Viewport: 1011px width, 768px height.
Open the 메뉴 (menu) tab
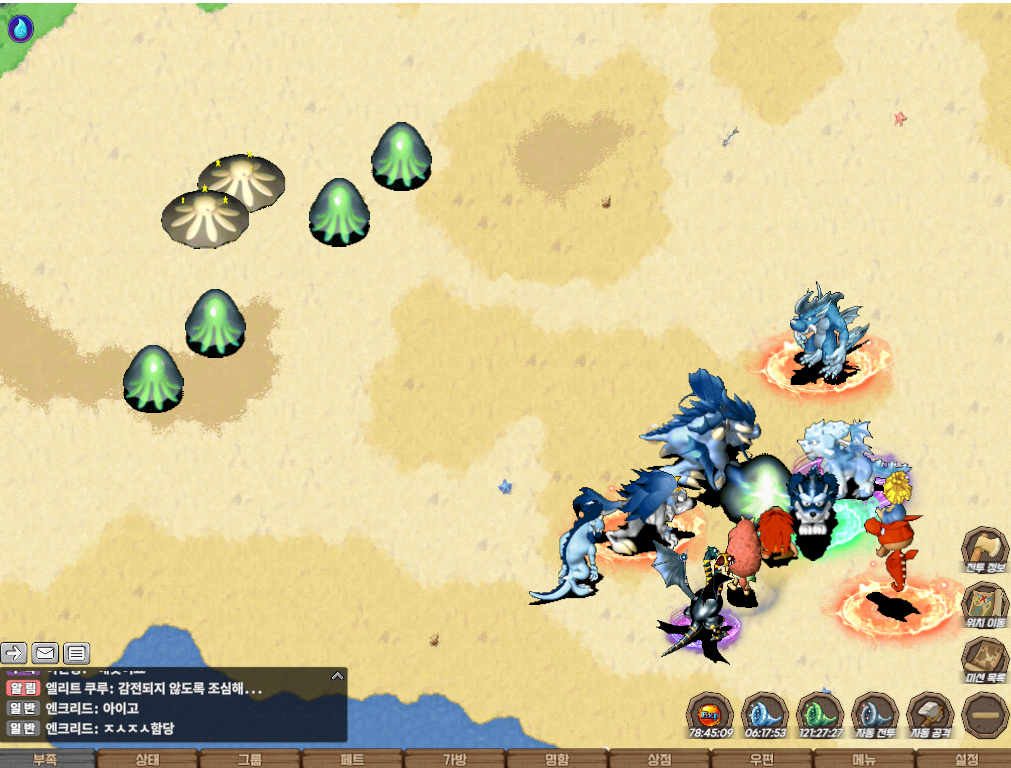[x=863, y=759]
